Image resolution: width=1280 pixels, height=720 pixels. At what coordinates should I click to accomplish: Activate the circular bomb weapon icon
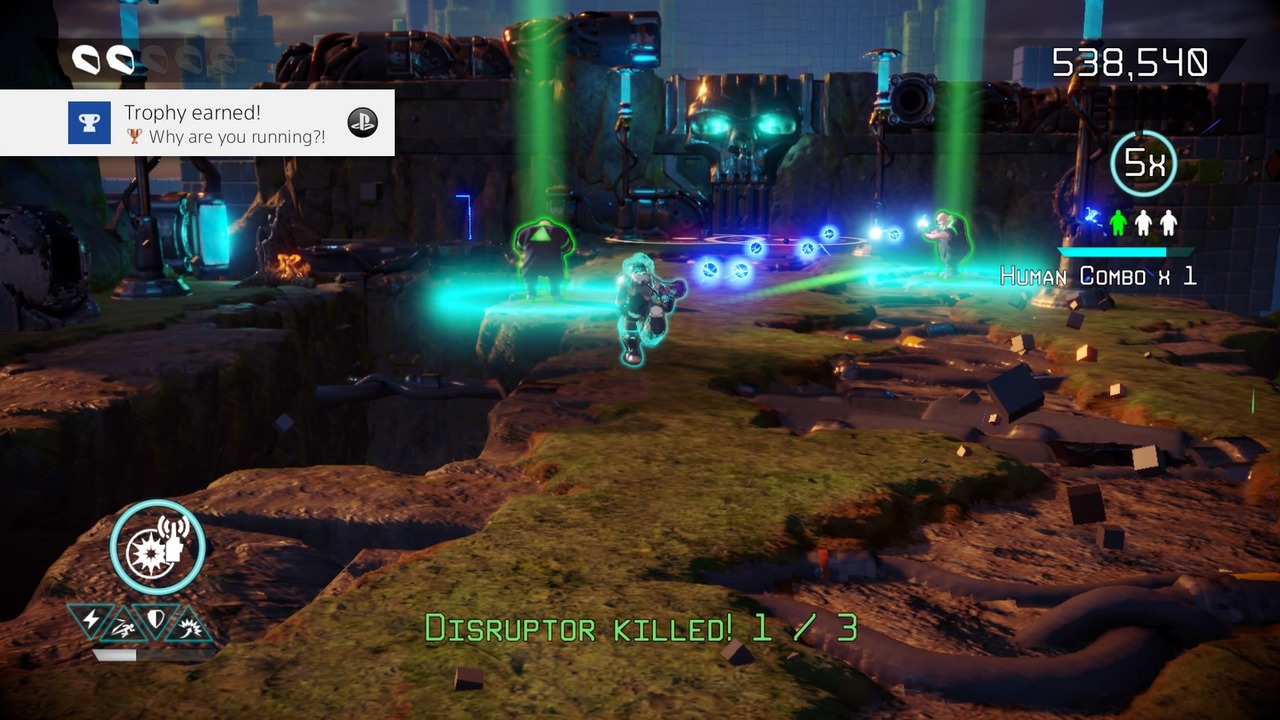pos(158,547)
